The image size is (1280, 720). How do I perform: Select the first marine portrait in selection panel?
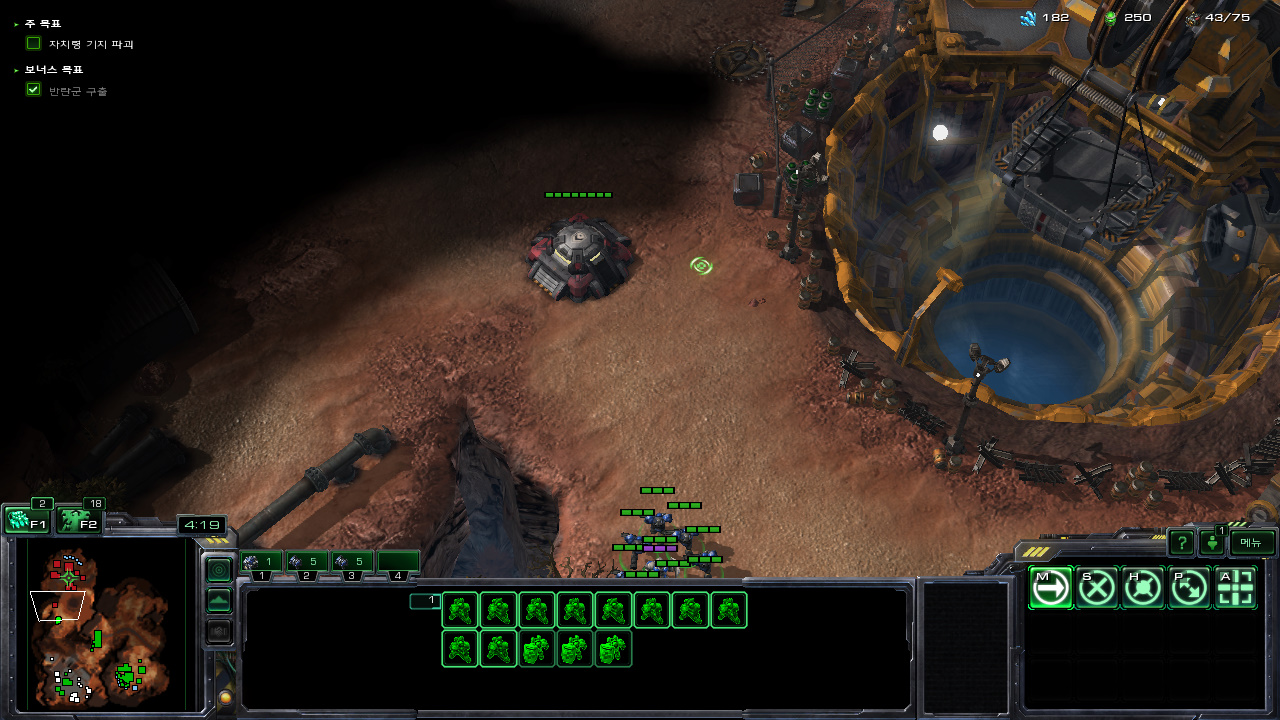click(460, 610)
